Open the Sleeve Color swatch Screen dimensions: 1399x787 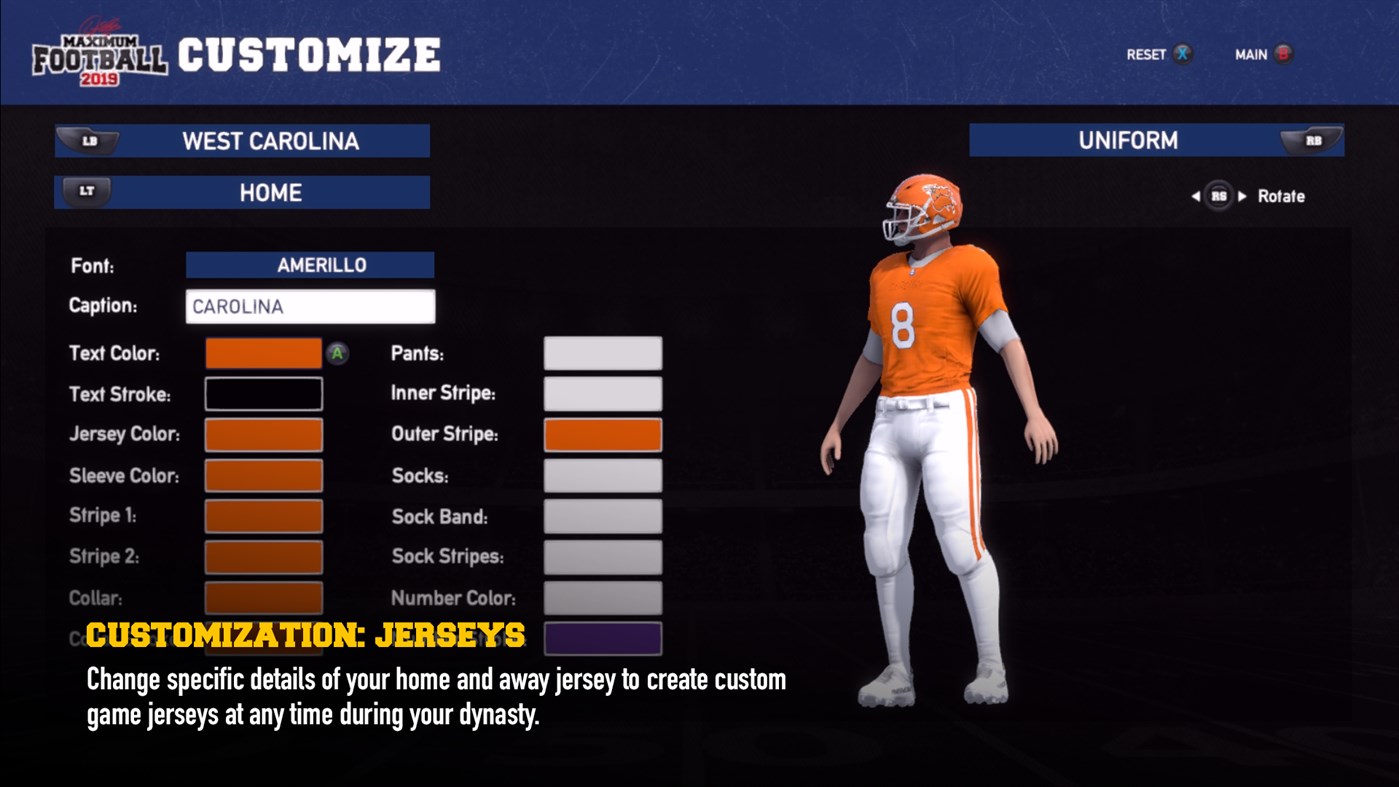pyautogui.click(x=263, y=476)
